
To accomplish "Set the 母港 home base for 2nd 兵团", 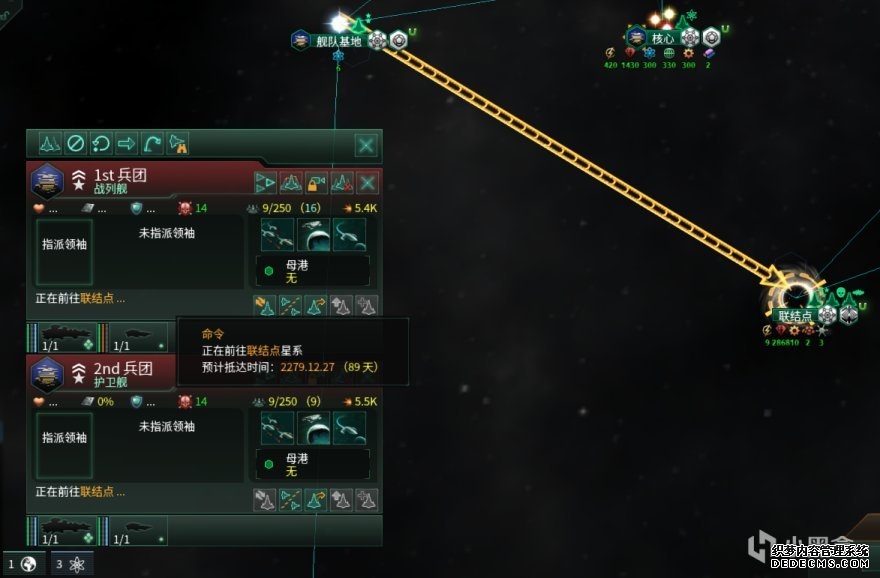I will click(x=314, y=464).
